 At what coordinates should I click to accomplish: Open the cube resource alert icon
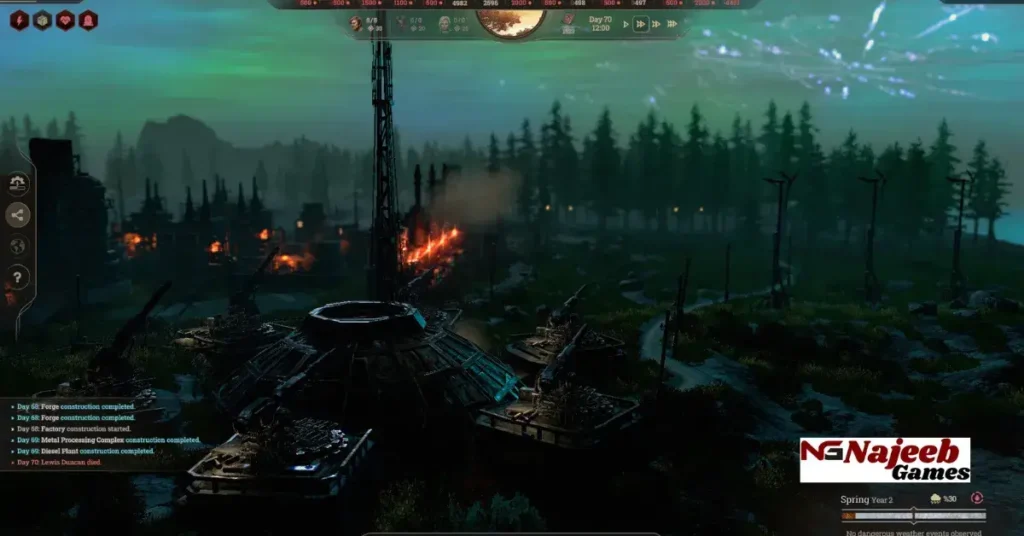(42, 20)
